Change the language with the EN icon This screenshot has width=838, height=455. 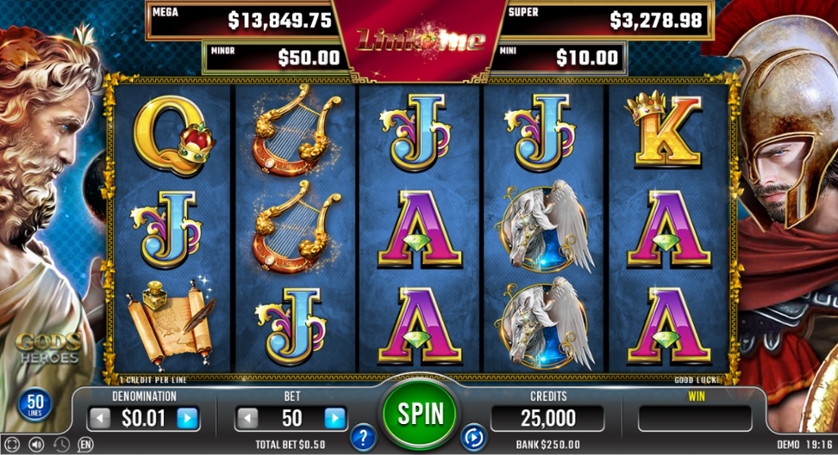click(85, 444)
